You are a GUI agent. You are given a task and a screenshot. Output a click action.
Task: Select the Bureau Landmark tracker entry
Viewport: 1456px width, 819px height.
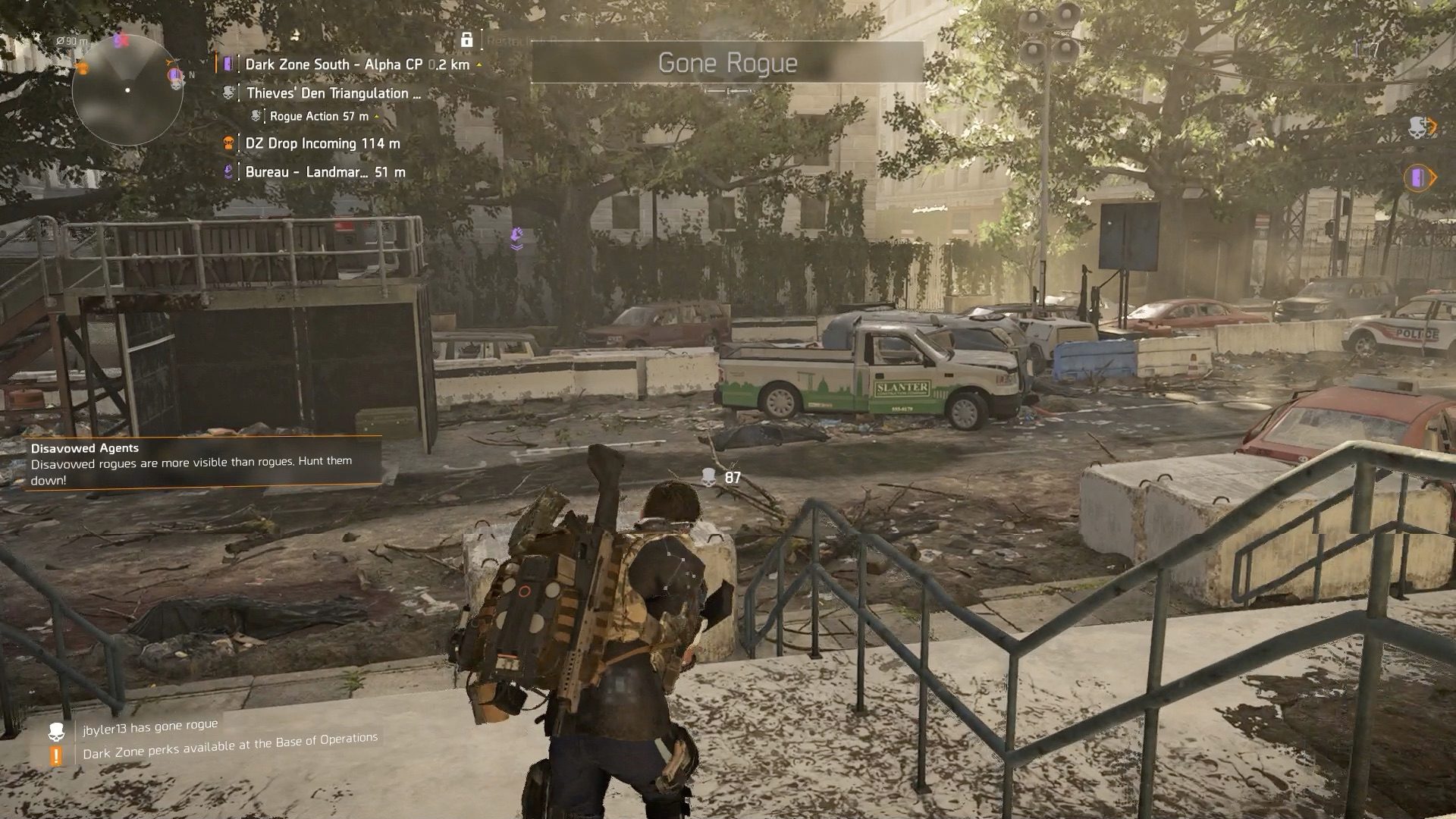[325, 172]
